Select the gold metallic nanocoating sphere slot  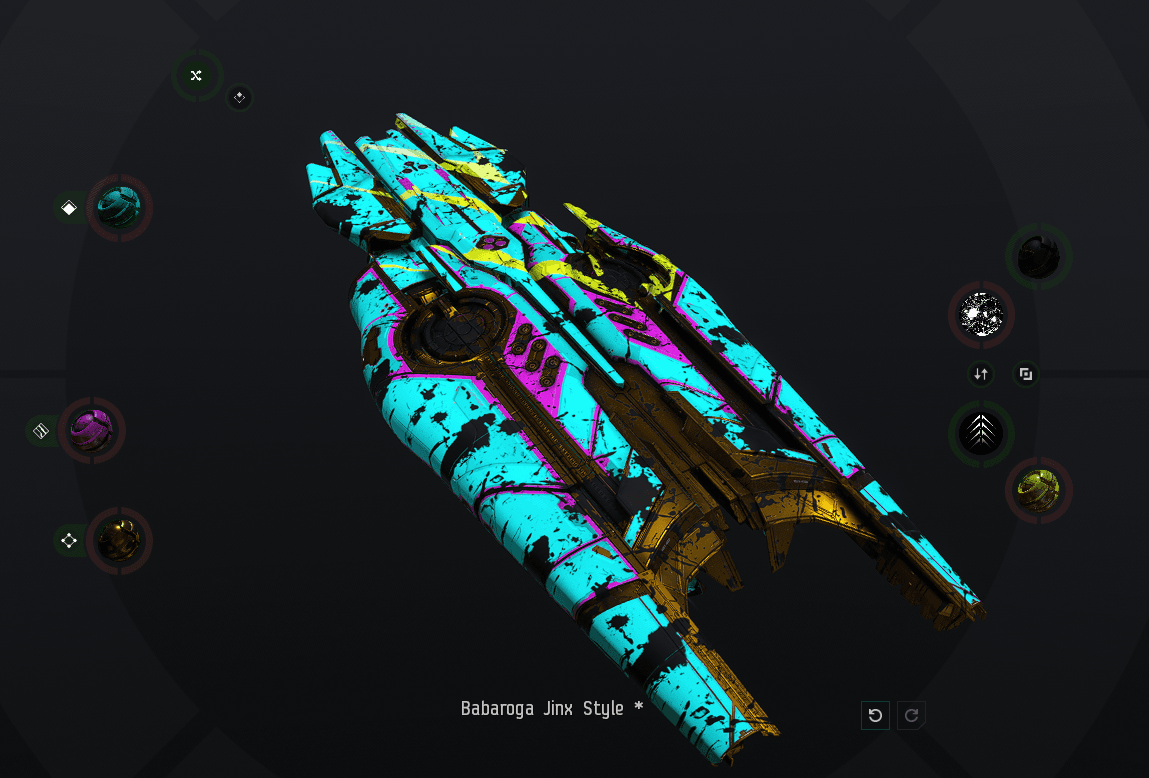pos(120,541)
